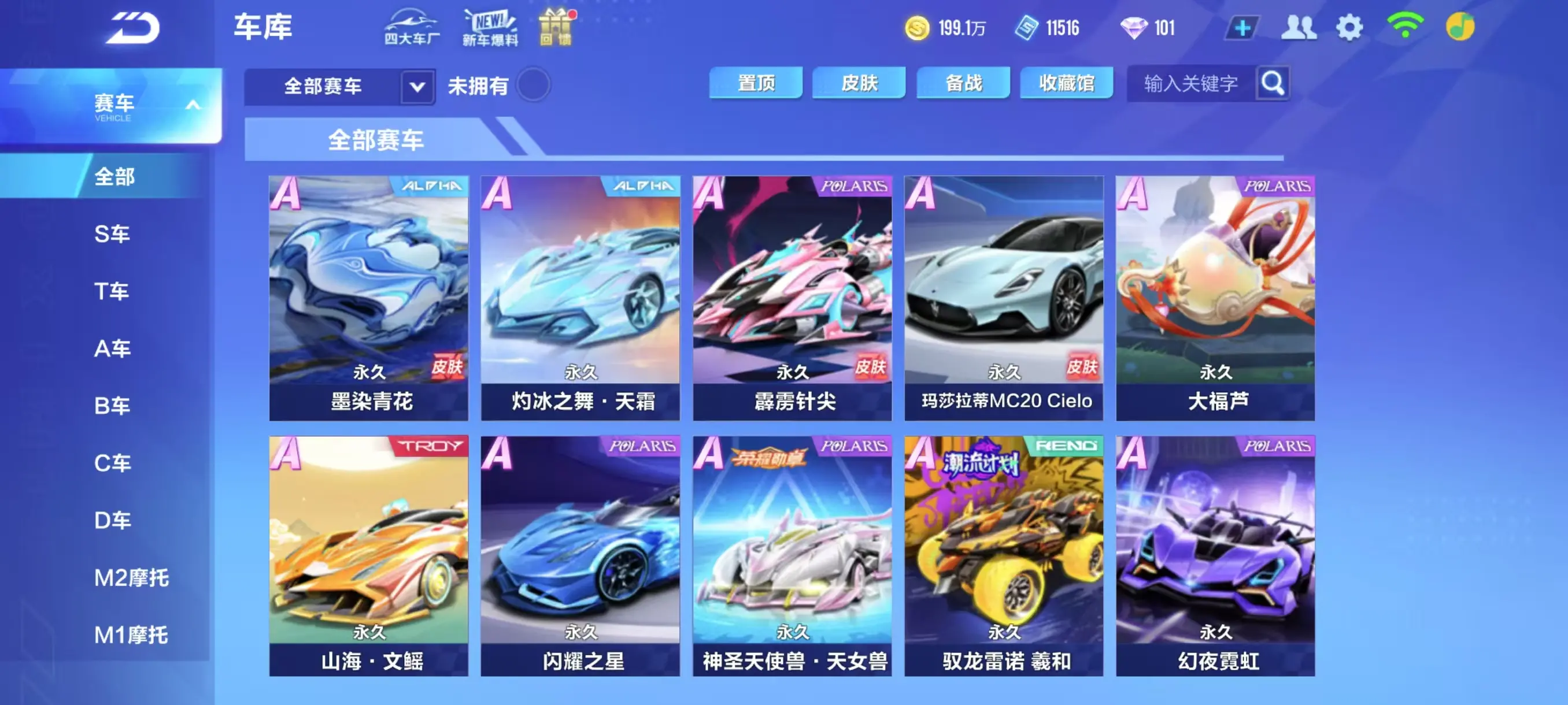The image size is (1568, 705).
Task: Click the blue plus recharge icon
Action: pyautogui.click(x=1243, y=27)
